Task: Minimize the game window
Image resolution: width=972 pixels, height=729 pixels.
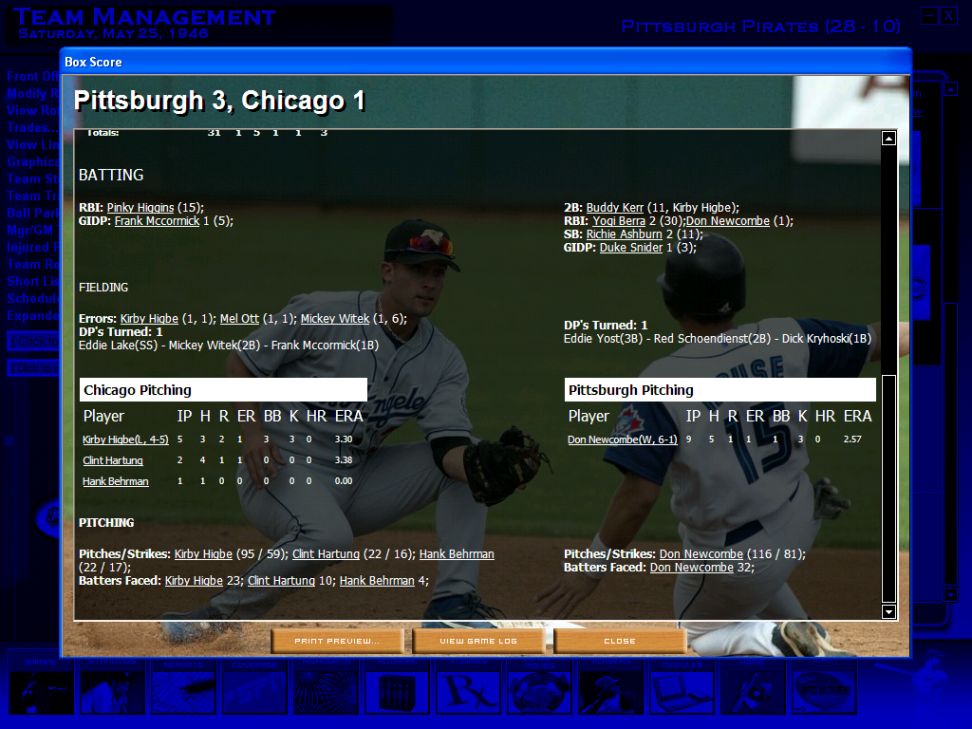Action: click(929, 17)
